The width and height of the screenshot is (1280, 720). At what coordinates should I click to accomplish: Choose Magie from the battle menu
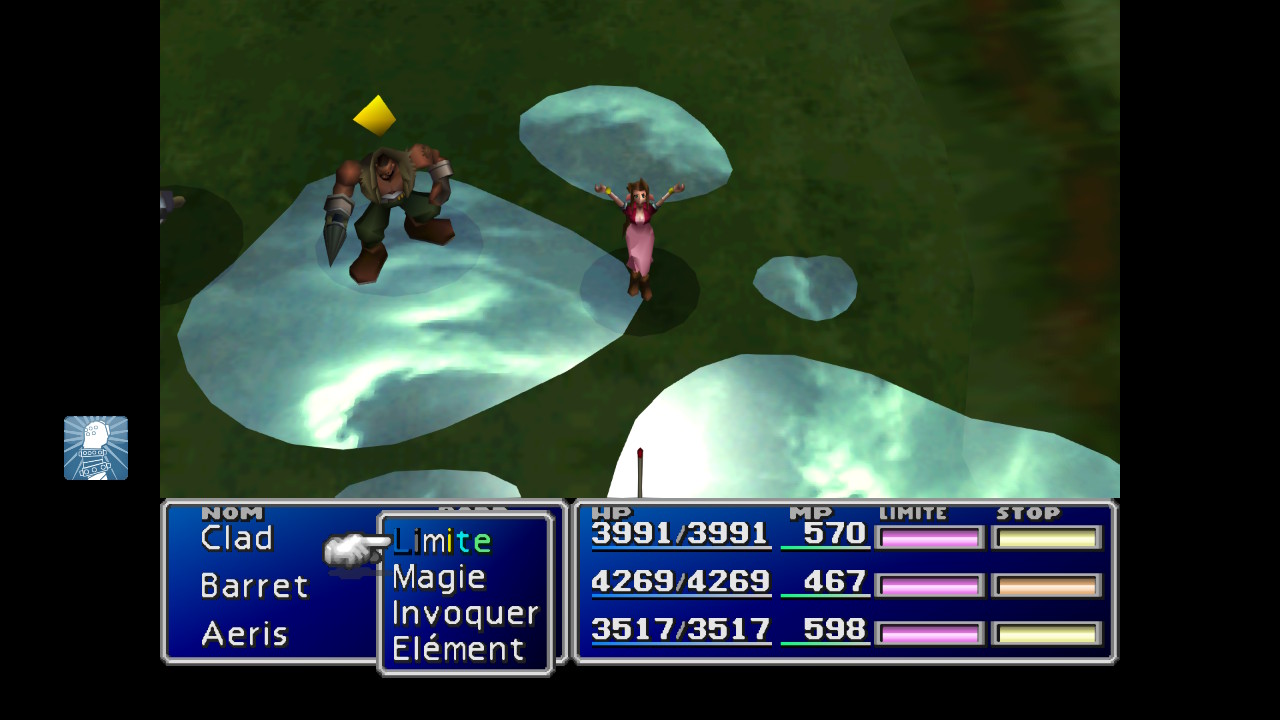[438, 577]
